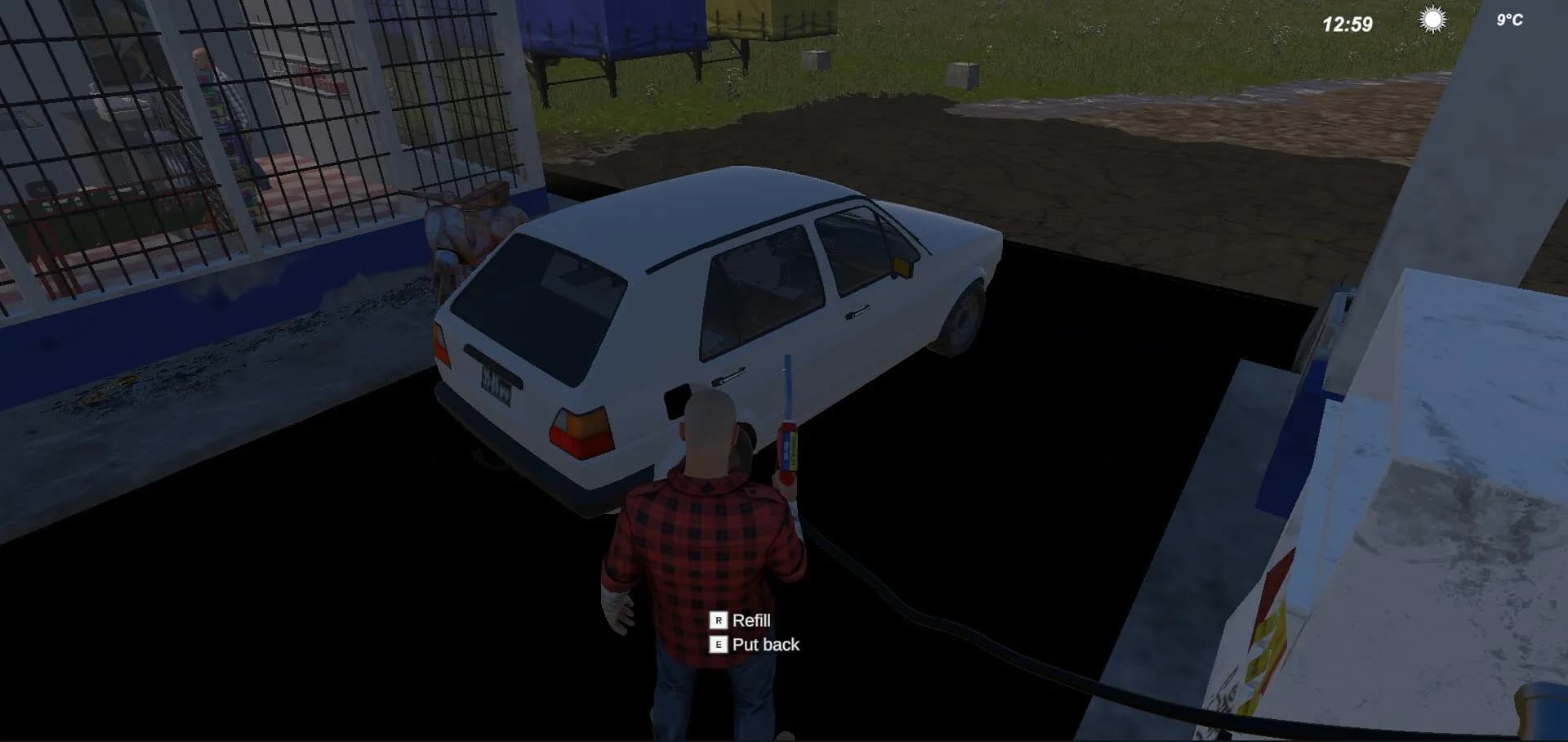Viewport: 1568px width, 742px height.
Task: Click the car's rear license plate
Action: tap(493, 382)
